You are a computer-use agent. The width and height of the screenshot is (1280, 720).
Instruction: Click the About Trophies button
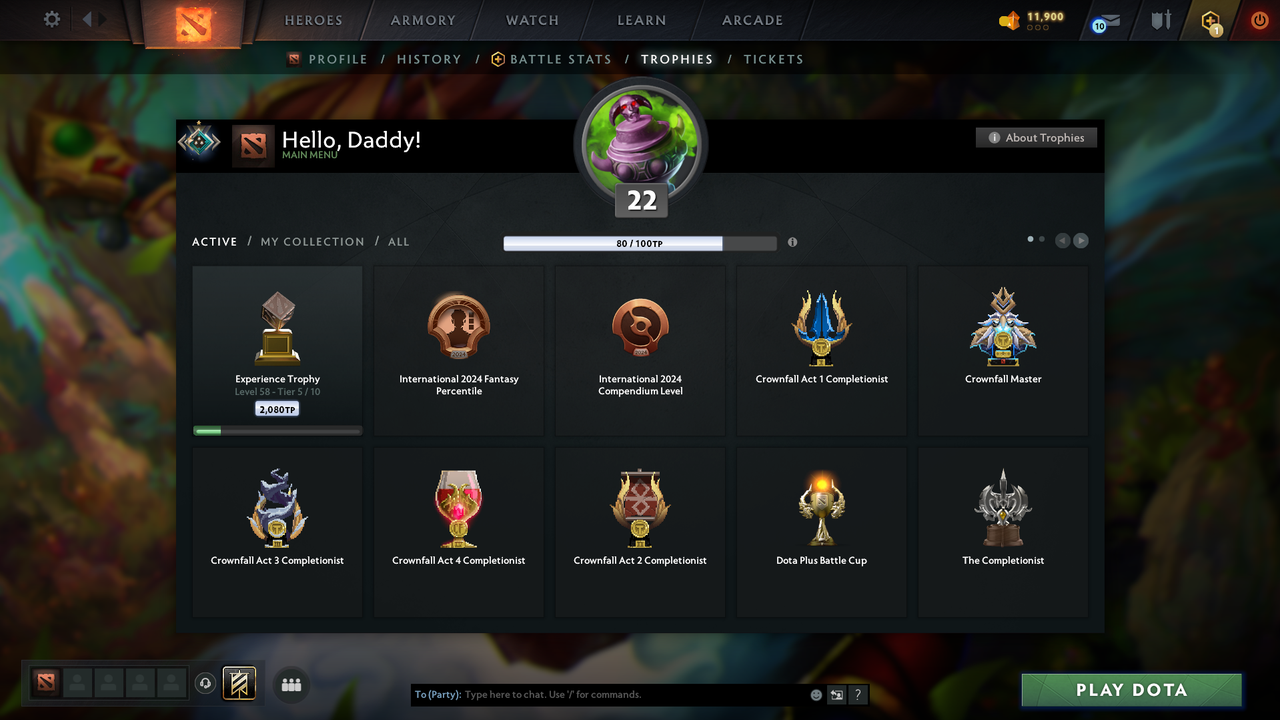click(x=1036, y=137)
